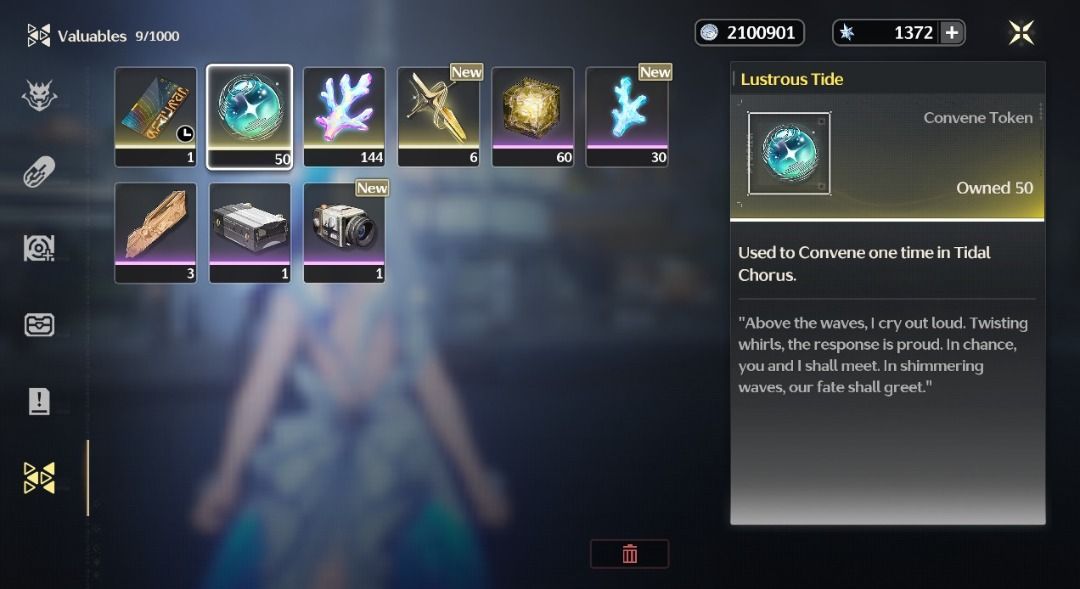Choose the iridescent coral stack of 144
The height and width of the screenshot is (589, 1080).
coord(344,116)
